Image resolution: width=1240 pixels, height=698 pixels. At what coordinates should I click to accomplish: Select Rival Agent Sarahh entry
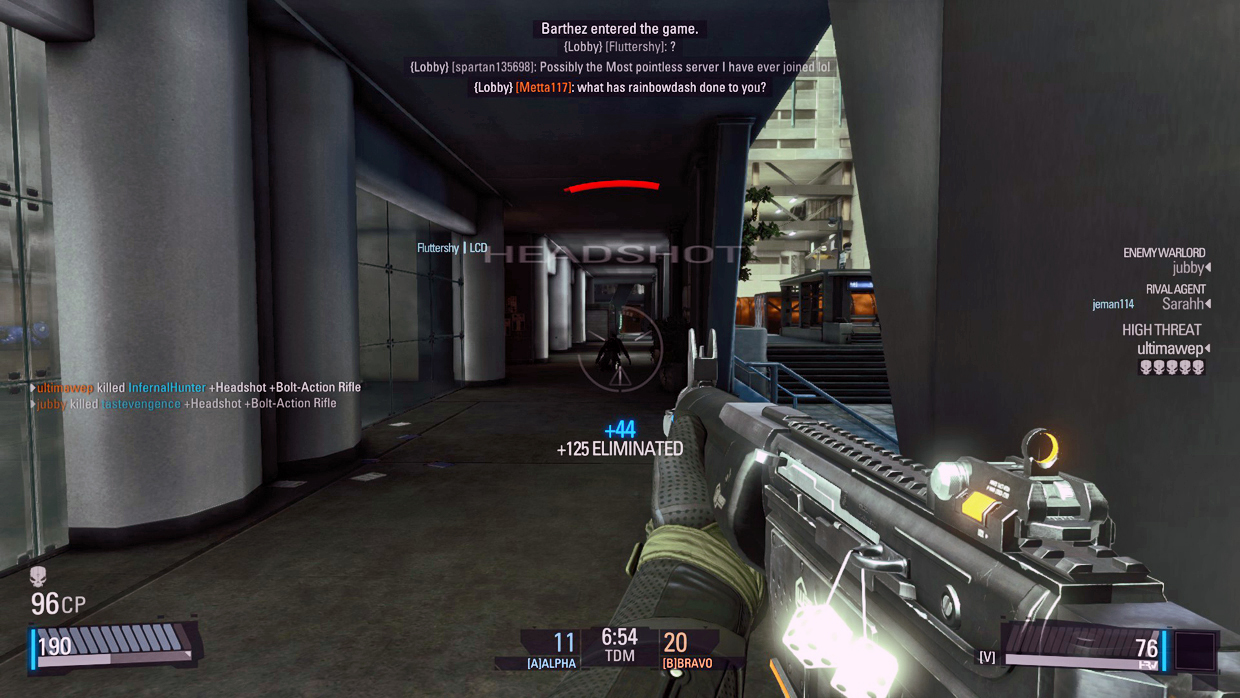(1186, 304)
